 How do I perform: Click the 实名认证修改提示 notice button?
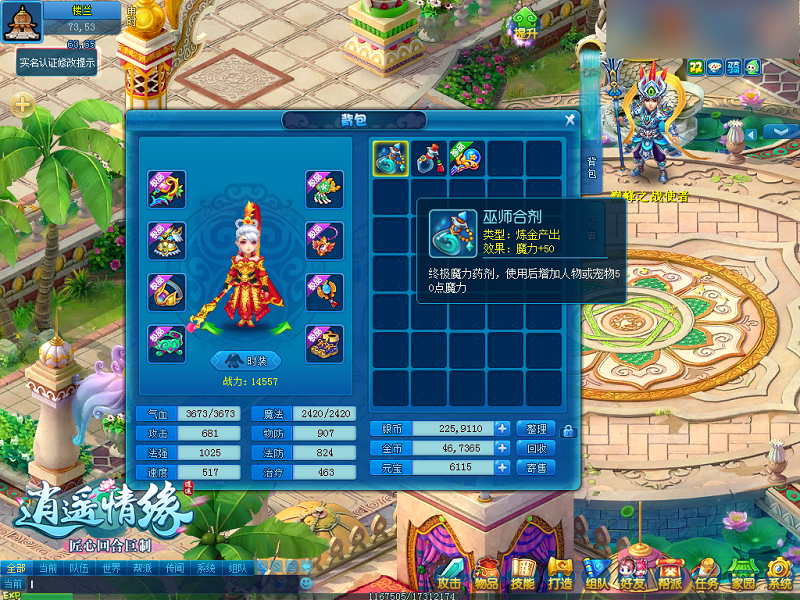(57, 62)
